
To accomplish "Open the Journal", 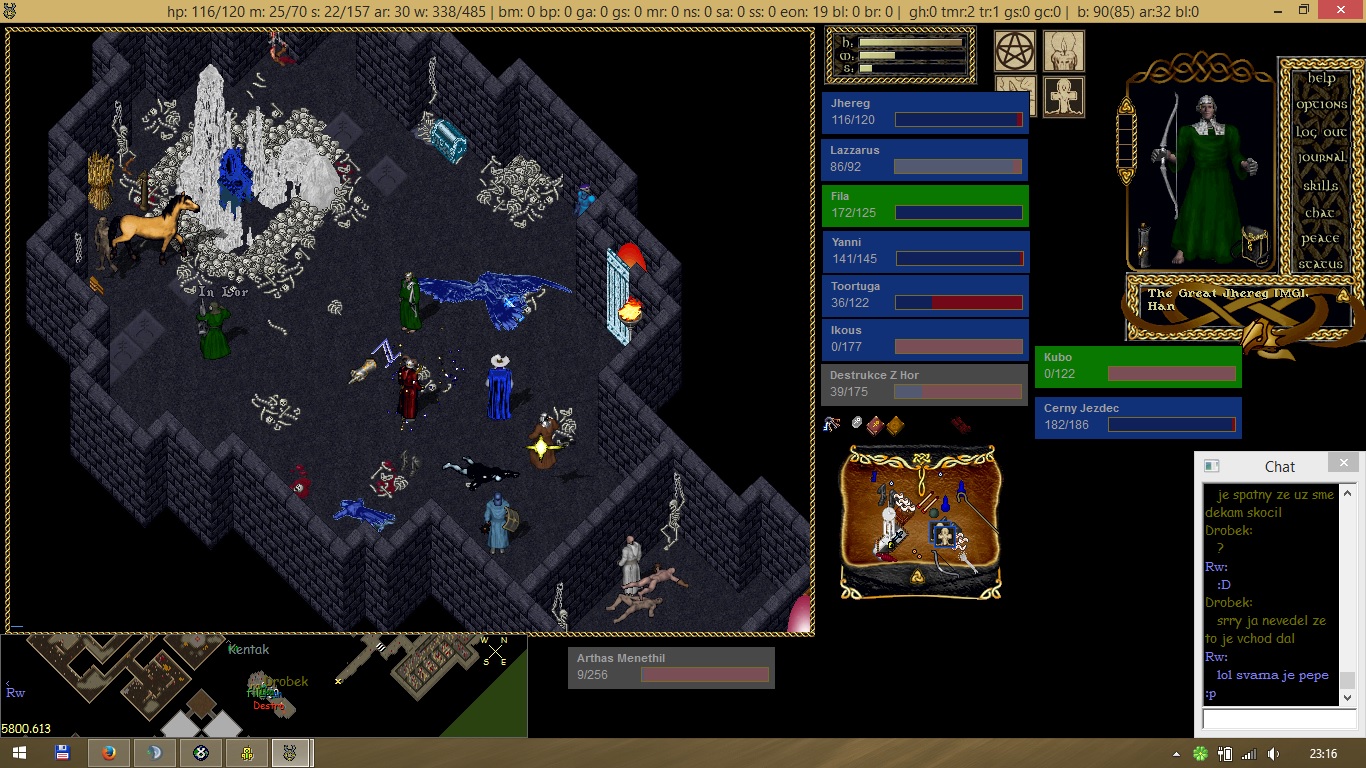I will click(1321, 158).
